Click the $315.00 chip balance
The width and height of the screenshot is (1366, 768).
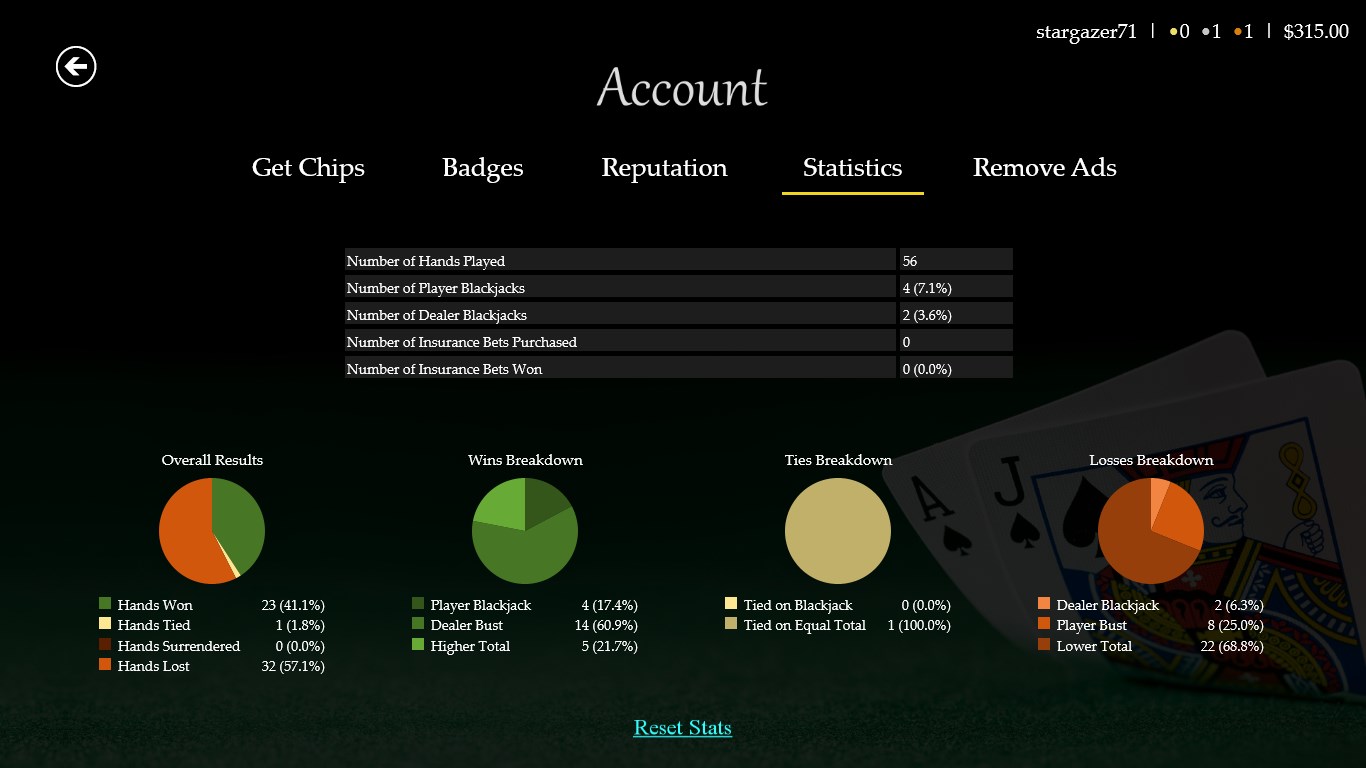[1316, 31]
